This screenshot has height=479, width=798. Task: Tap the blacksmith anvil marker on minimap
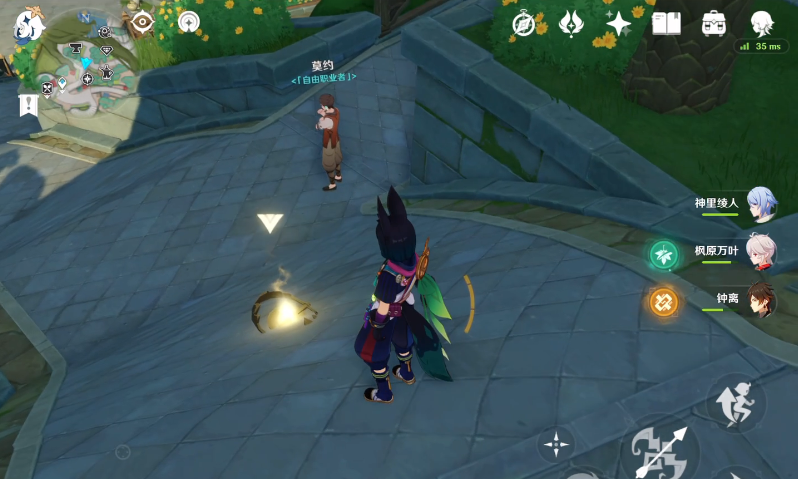[76, 47]
